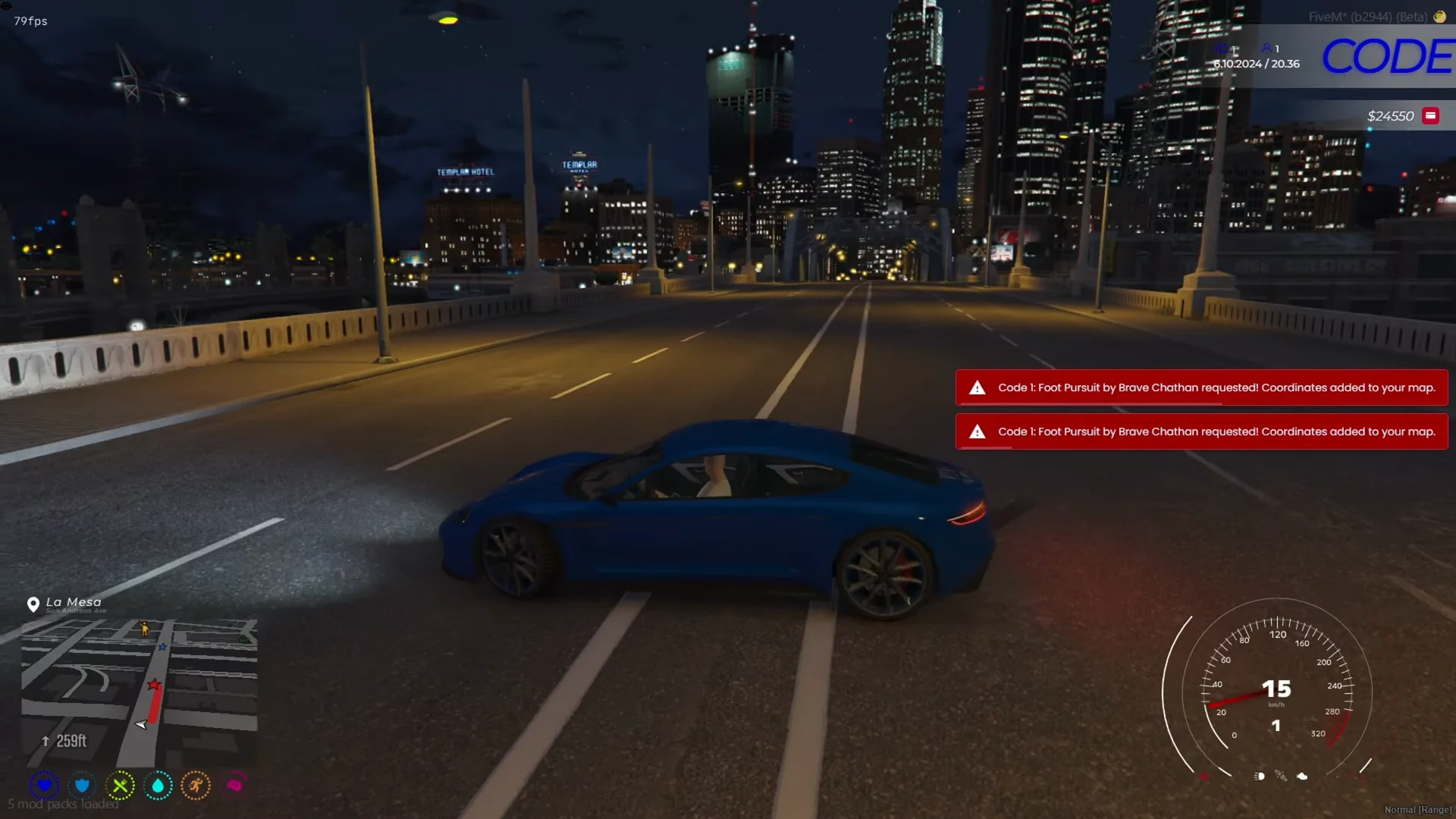Select the orange stamina runner icon
Viewport: 1456px width, 819px height.
point(196,786)
